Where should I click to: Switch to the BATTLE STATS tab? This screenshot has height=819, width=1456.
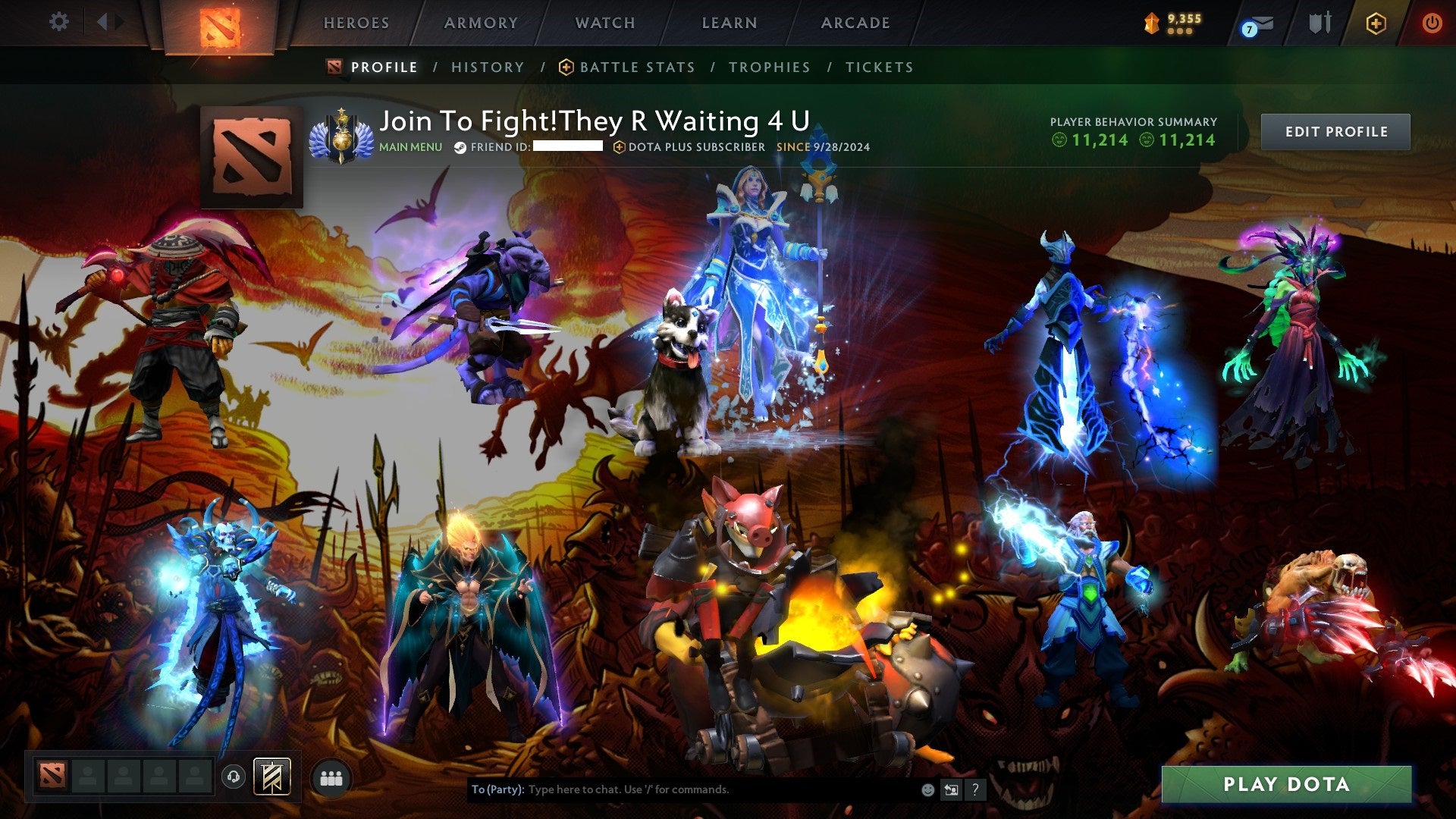coord(636,67)
